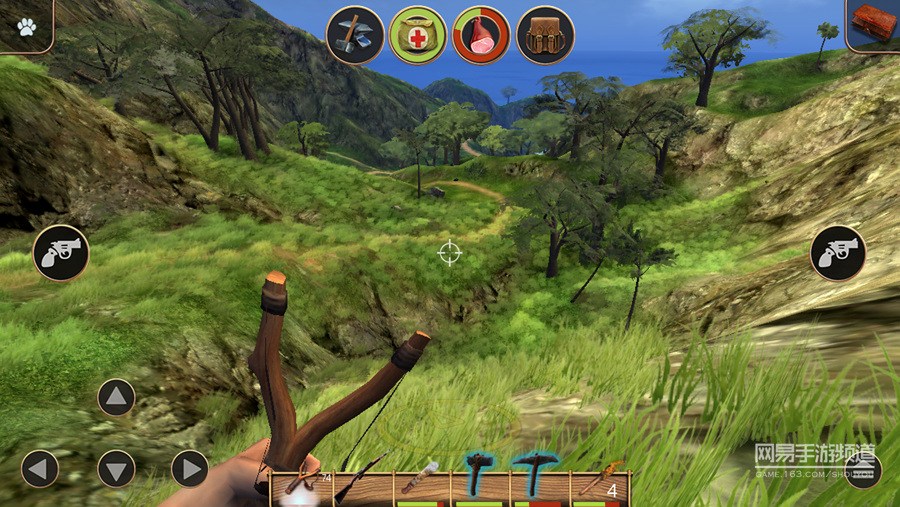
Task: Turn using the left arrow button
Action: [40, 468]
